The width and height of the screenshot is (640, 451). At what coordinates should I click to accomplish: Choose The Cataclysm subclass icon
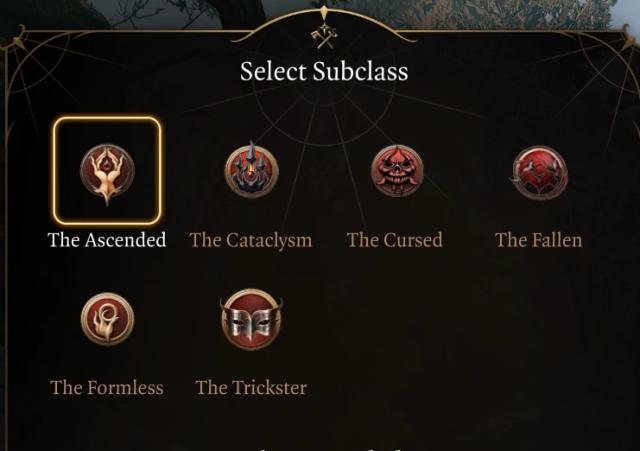pos(251,171)
